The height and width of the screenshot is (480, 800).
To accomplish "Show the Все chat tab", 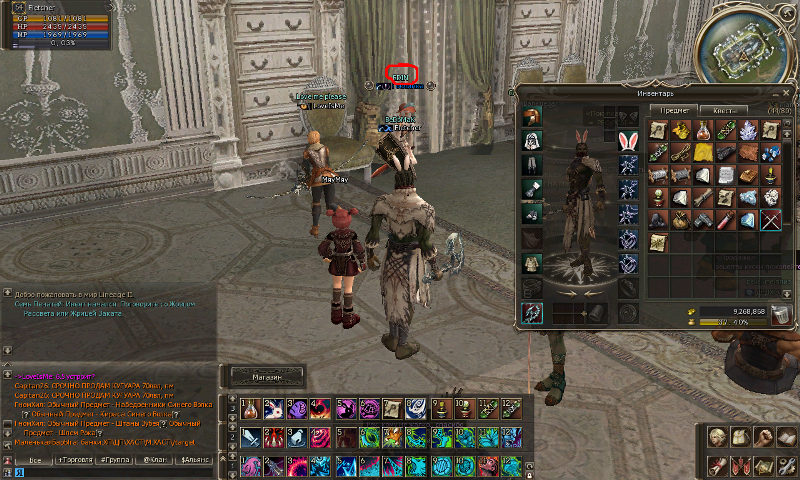I will [33, 458].
